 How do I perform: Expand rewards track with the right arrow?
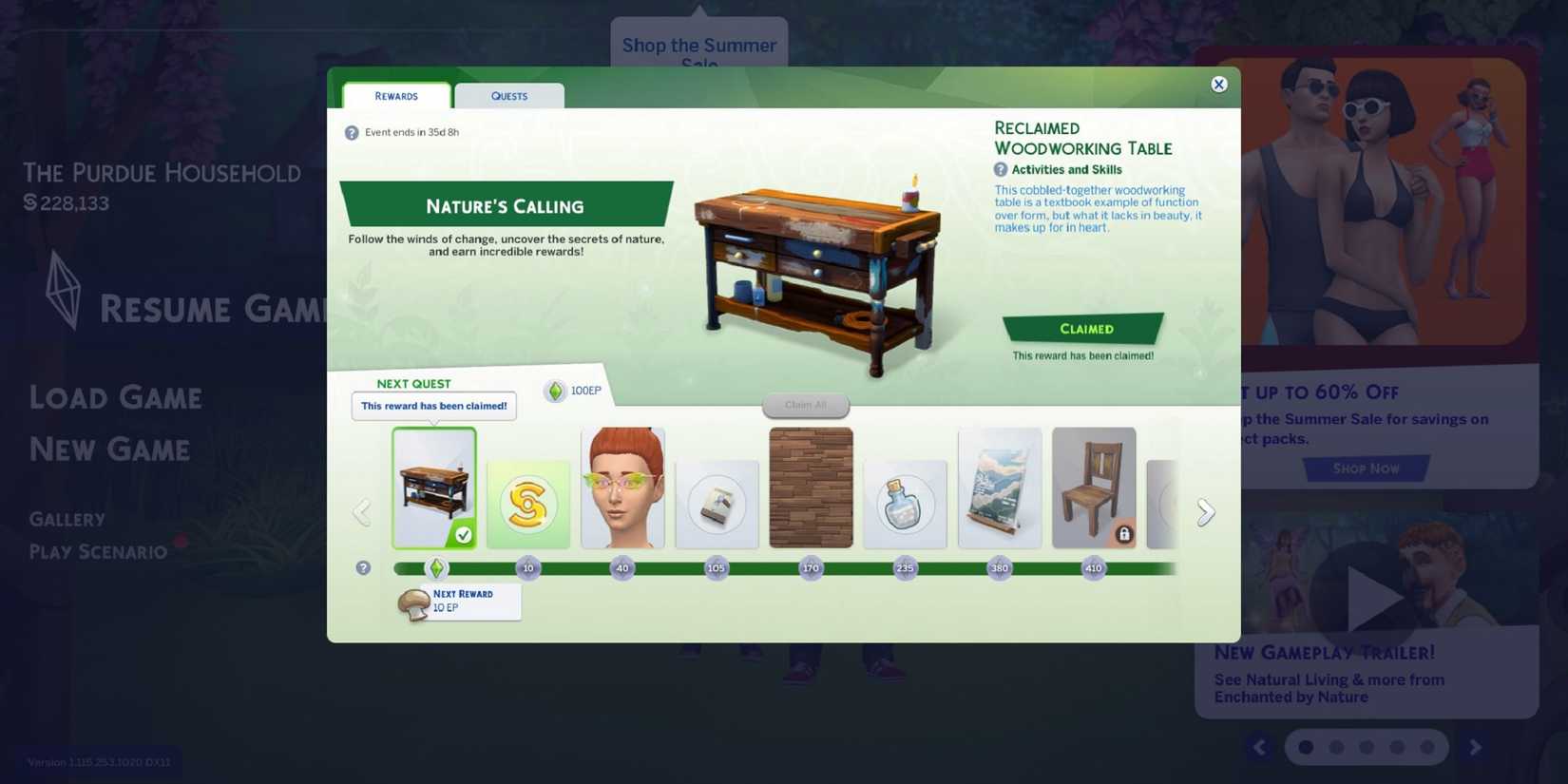(1205, 511)
